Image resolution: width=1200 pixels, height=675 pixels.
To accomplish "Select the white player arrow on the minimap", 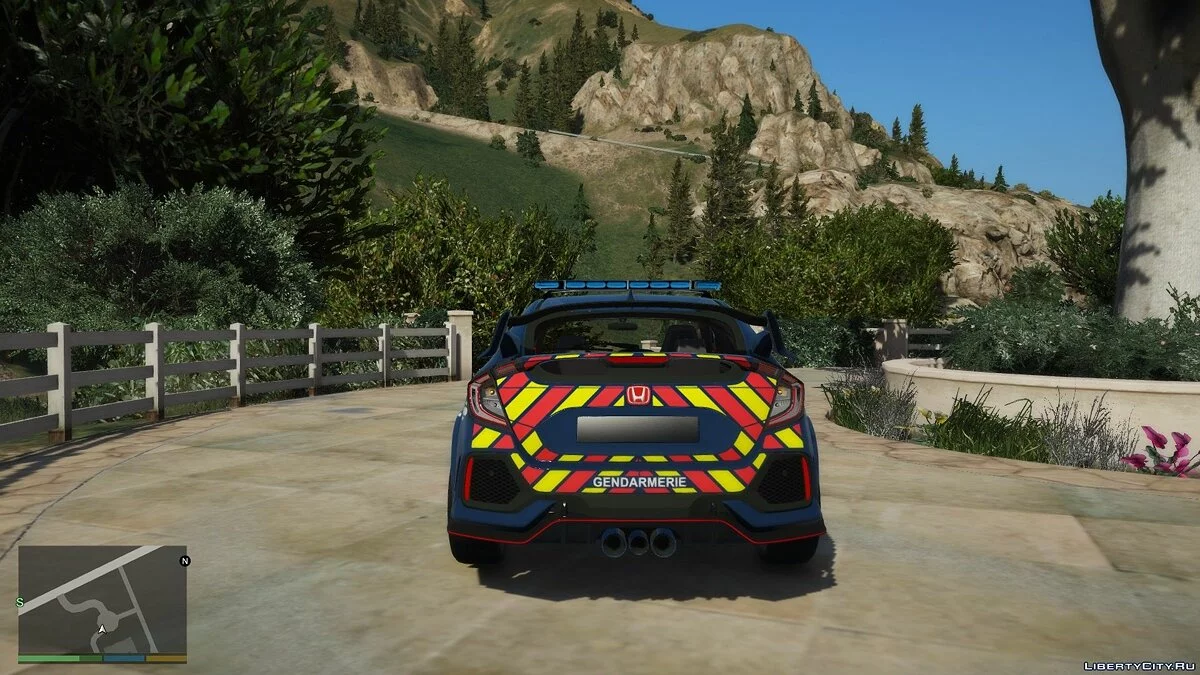I will pos(101,629).
